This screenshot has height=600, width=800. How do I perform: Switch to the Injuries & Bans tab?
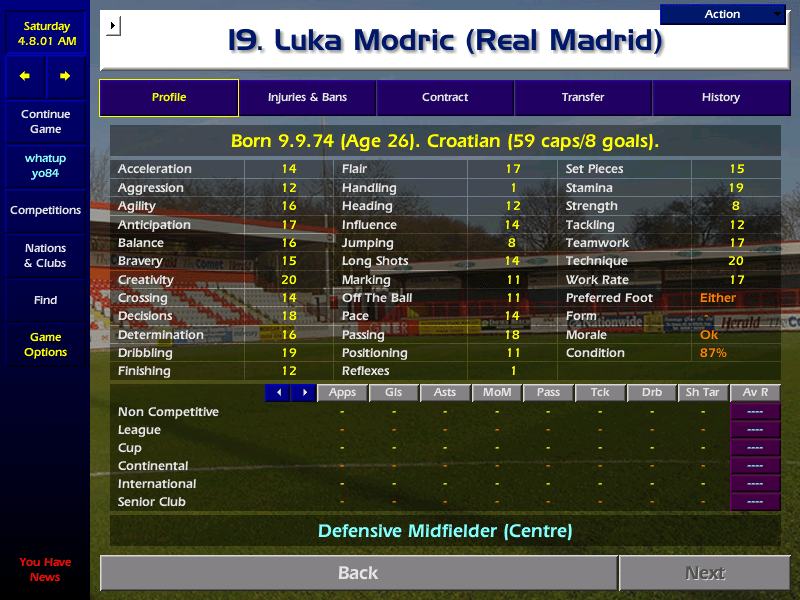tap(307, 98)
